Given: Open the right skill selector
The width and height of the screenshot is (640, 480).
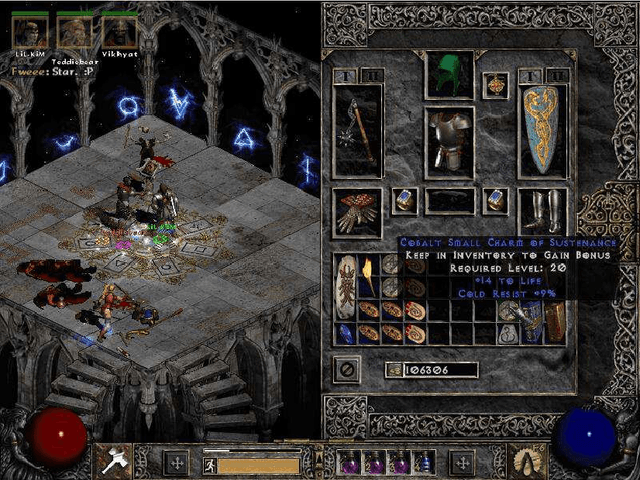Looking at the screenshot, I should pos(526,461).
